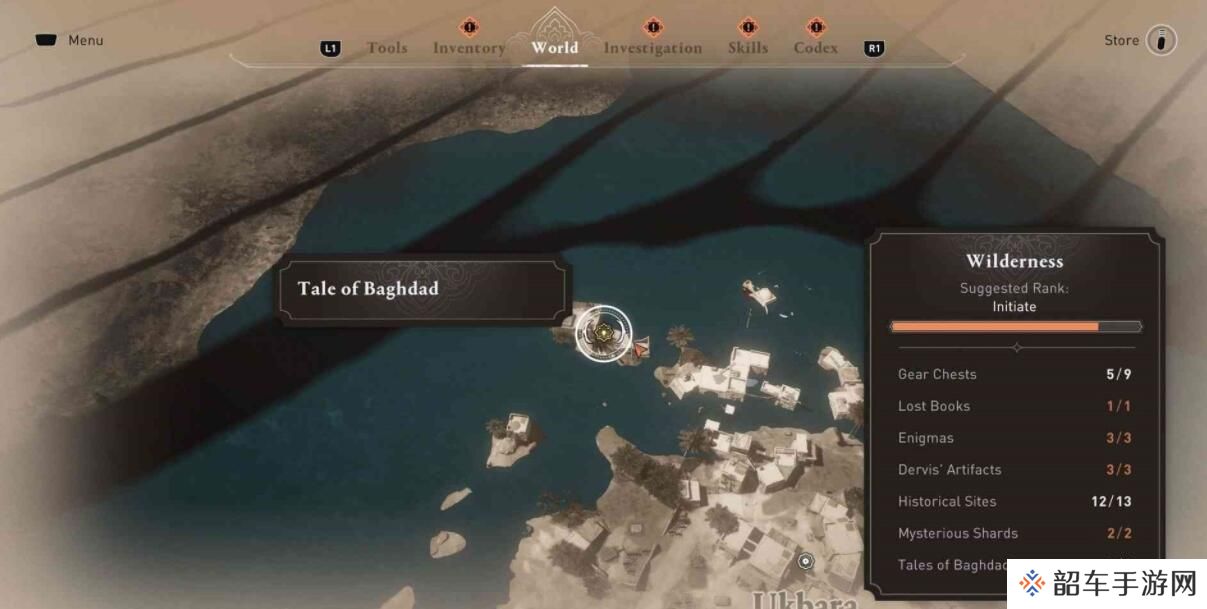
Task: Switch to the Inventory tab
Action: [468, 48]
